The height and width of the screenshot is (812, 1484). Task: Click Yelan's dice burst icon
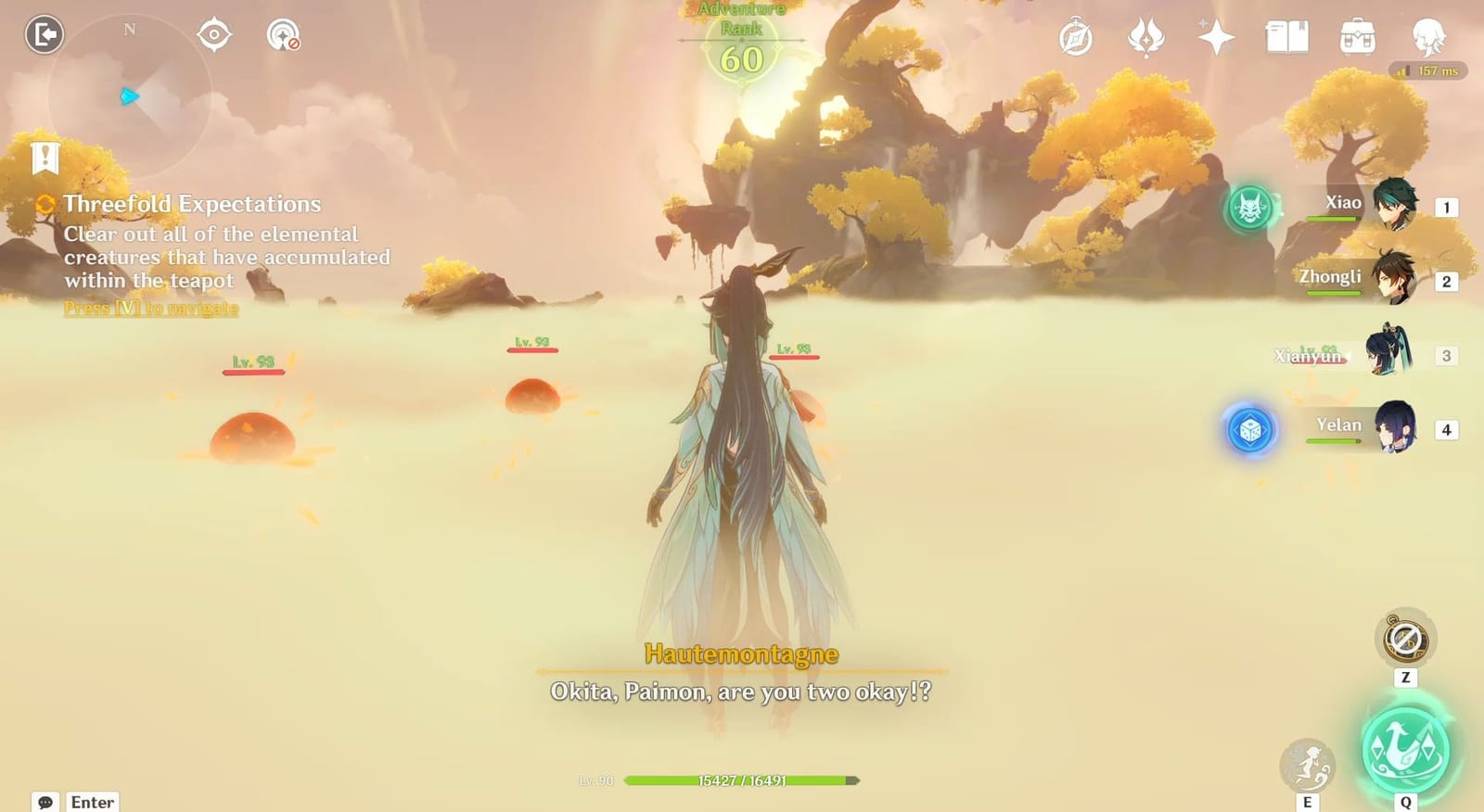point(1250,430)
